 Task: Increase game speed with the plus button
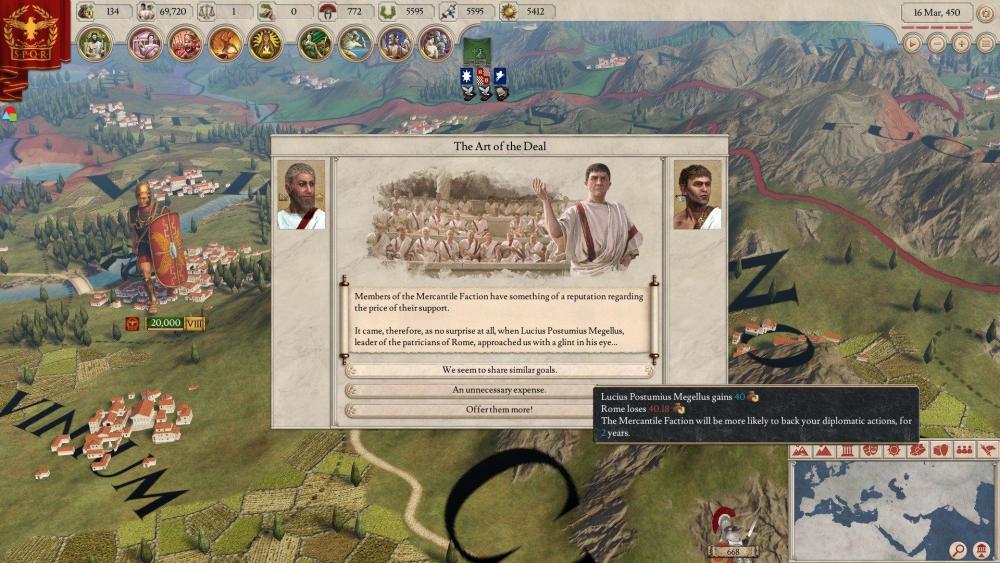(960, 44)
